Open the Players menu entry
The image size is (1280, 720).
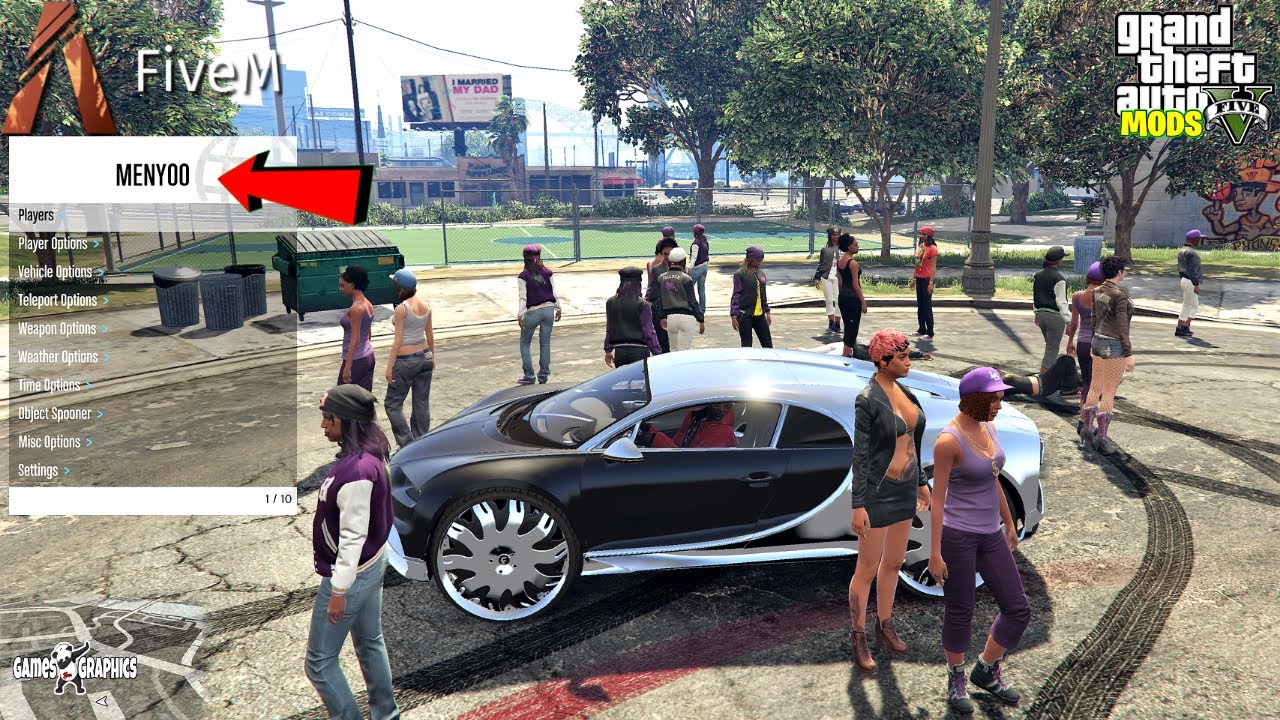37,215
